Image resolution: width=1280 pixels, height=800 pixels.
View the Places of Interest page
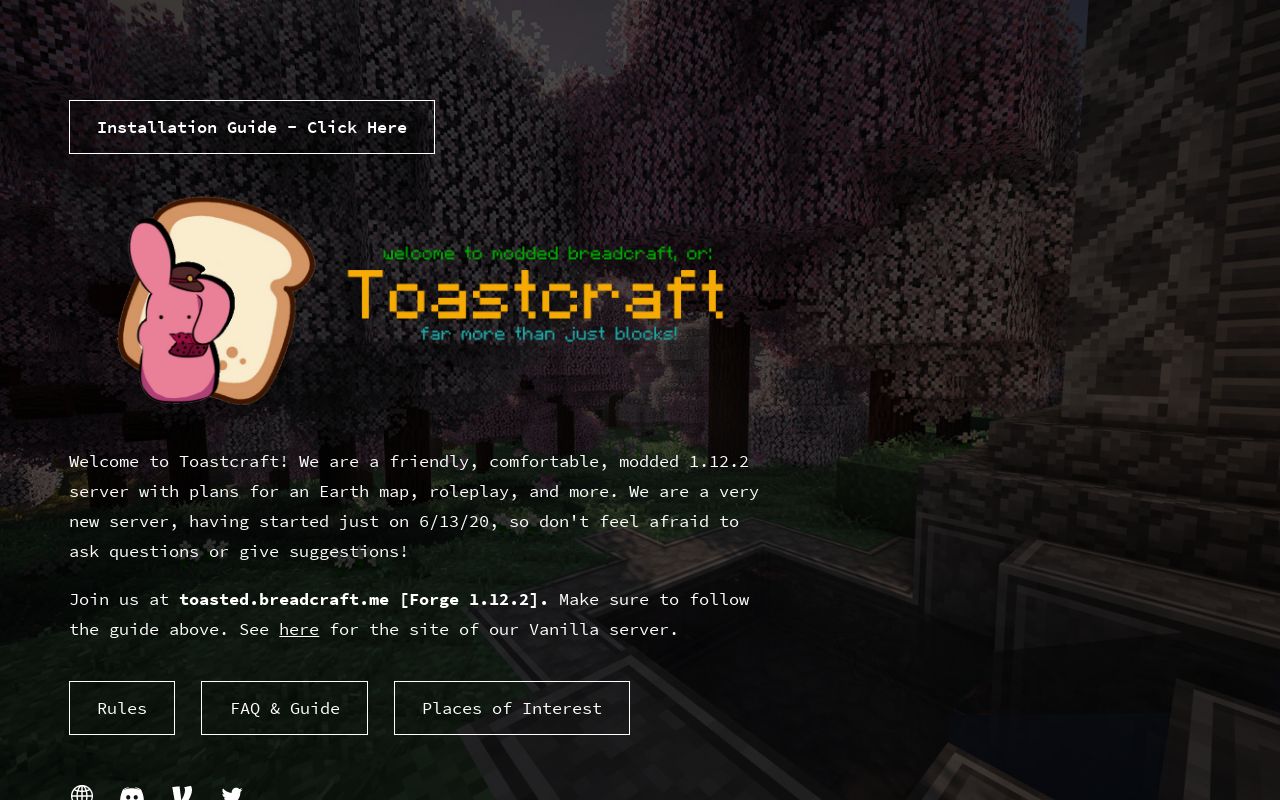coord(512,708)
